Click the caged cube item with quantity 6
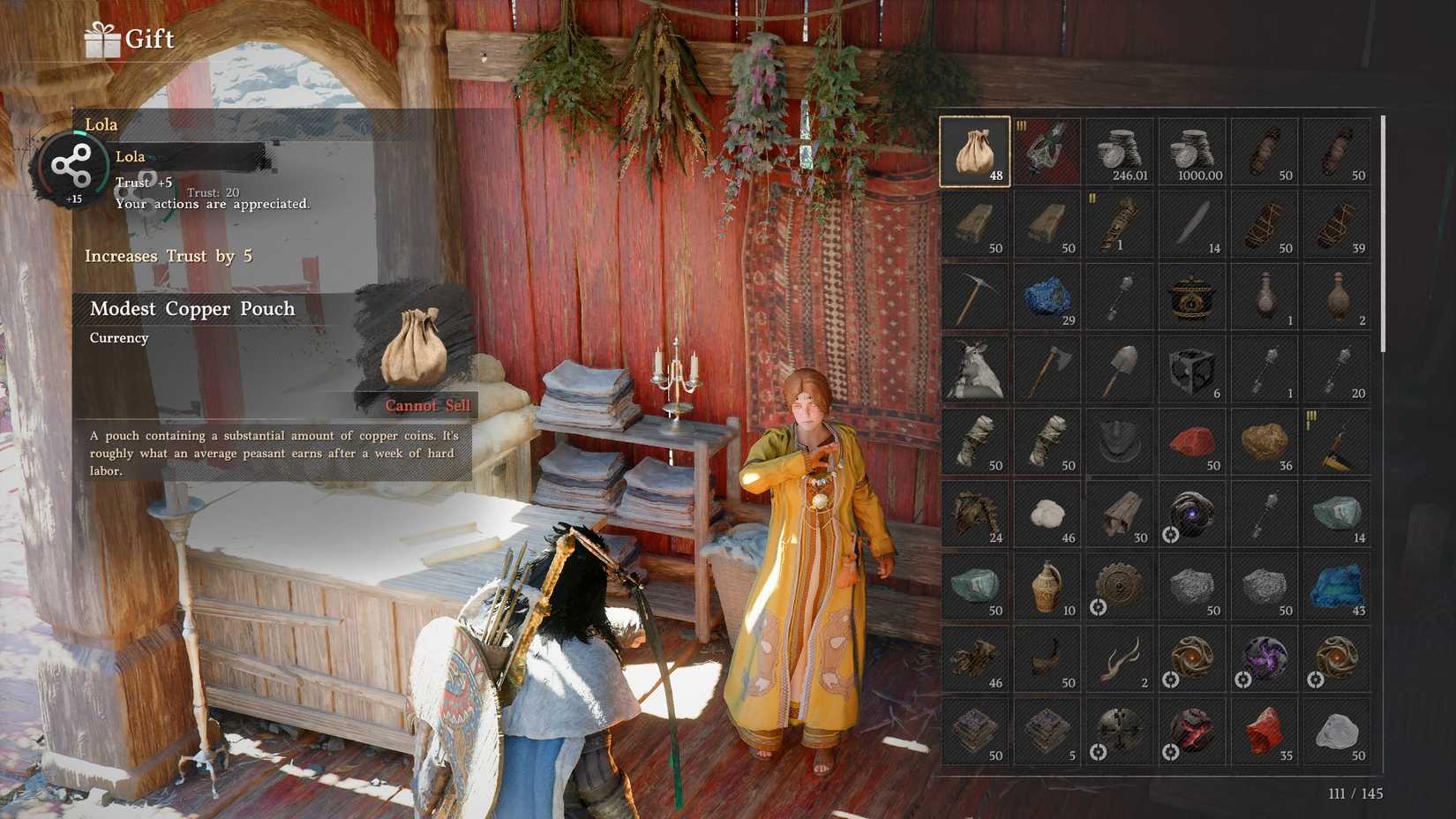 tap(1192, 369)
